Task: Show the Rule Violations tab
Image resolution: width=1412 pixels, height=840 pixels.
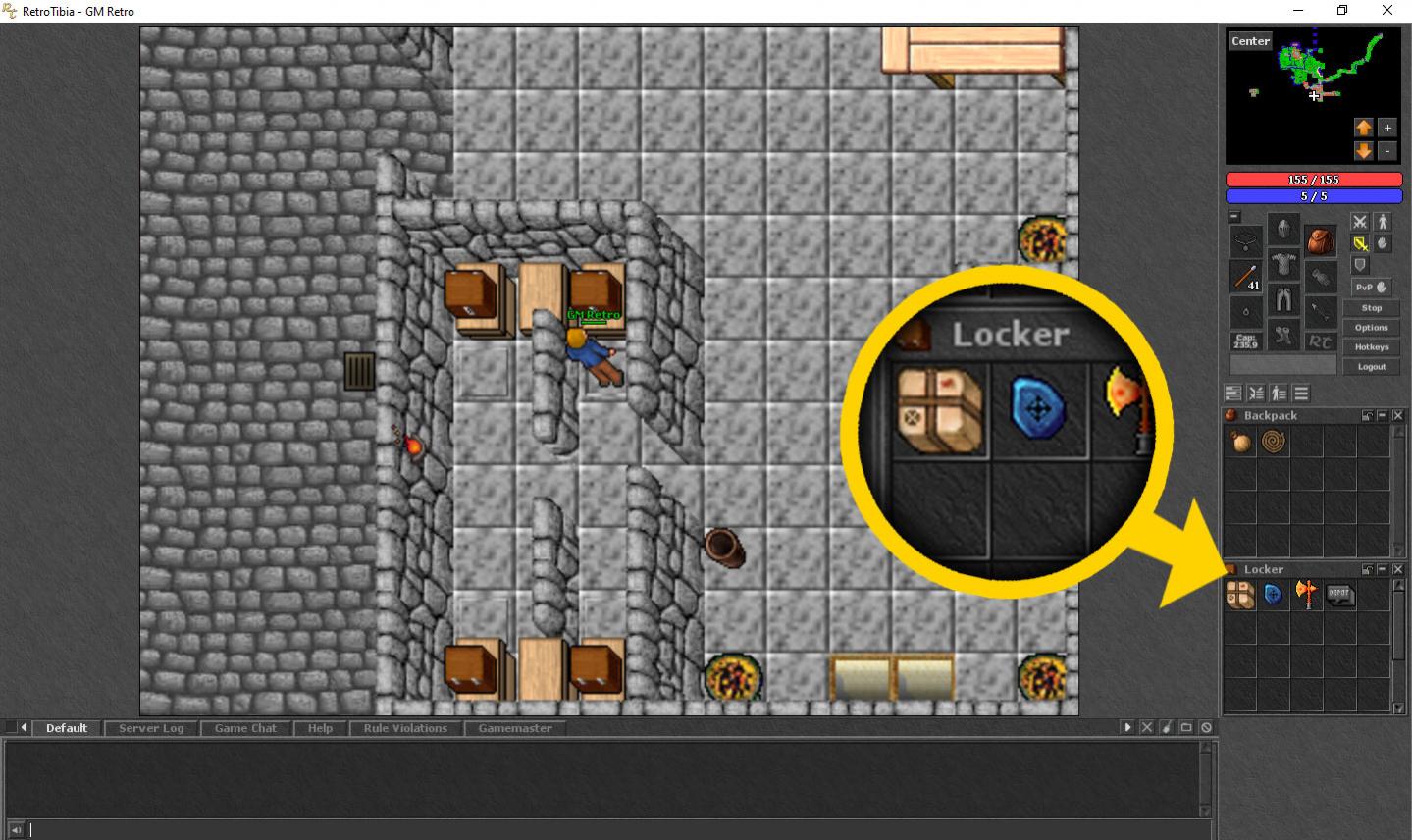Action: (x=405, y=728)
